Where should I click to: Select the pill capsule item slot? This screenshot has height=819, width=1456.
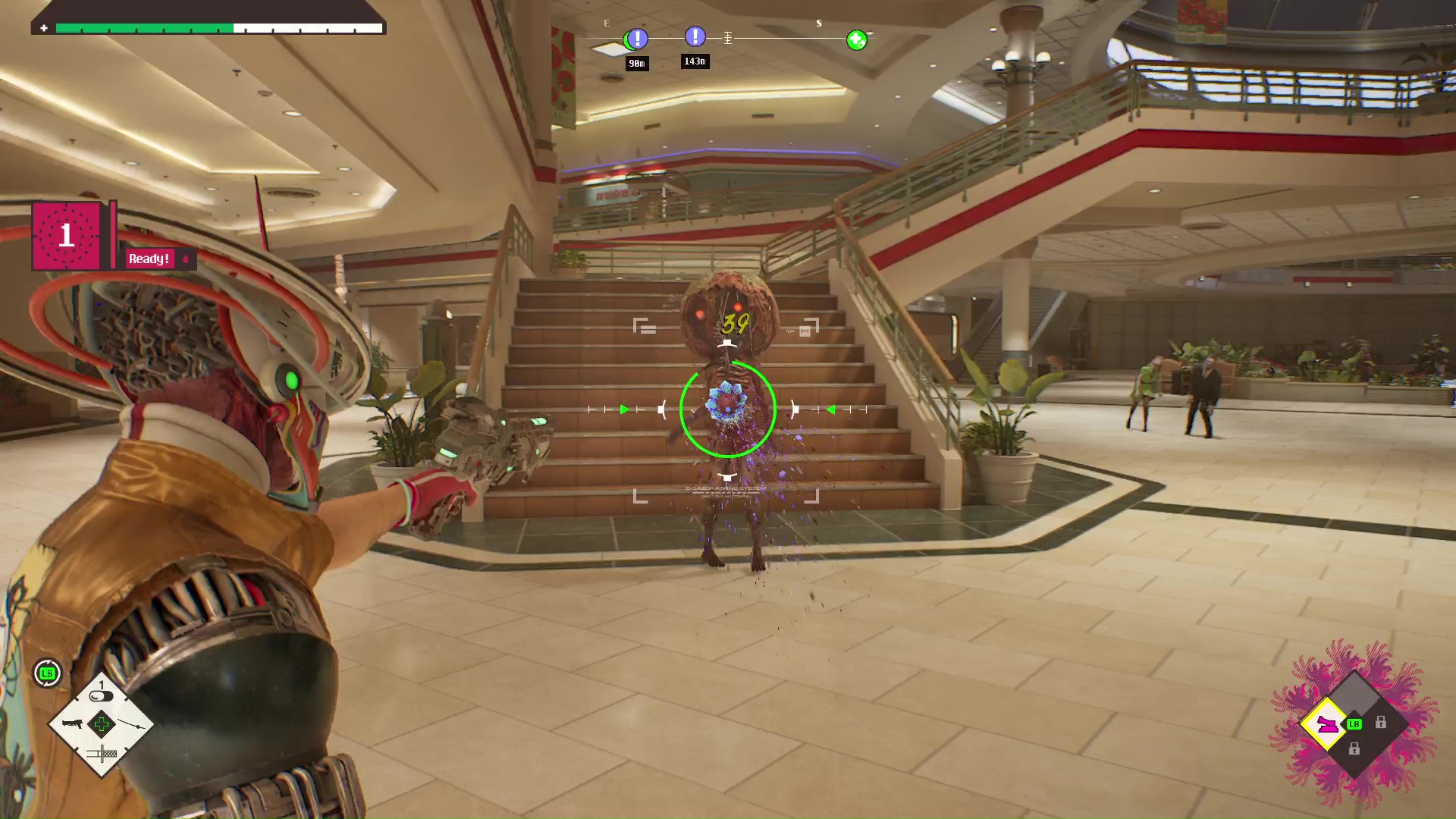coord(101,695)
